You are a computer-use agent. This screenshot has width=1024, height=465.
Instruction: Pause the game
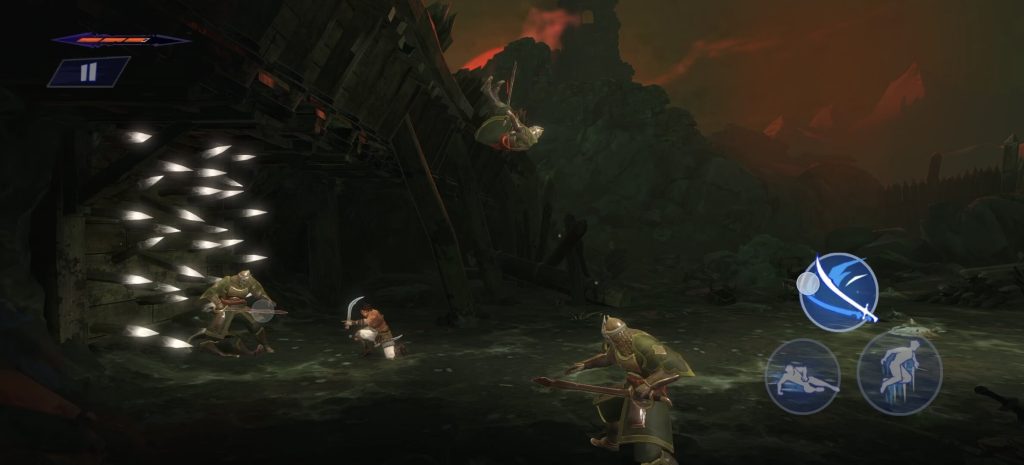pos(88,72)
